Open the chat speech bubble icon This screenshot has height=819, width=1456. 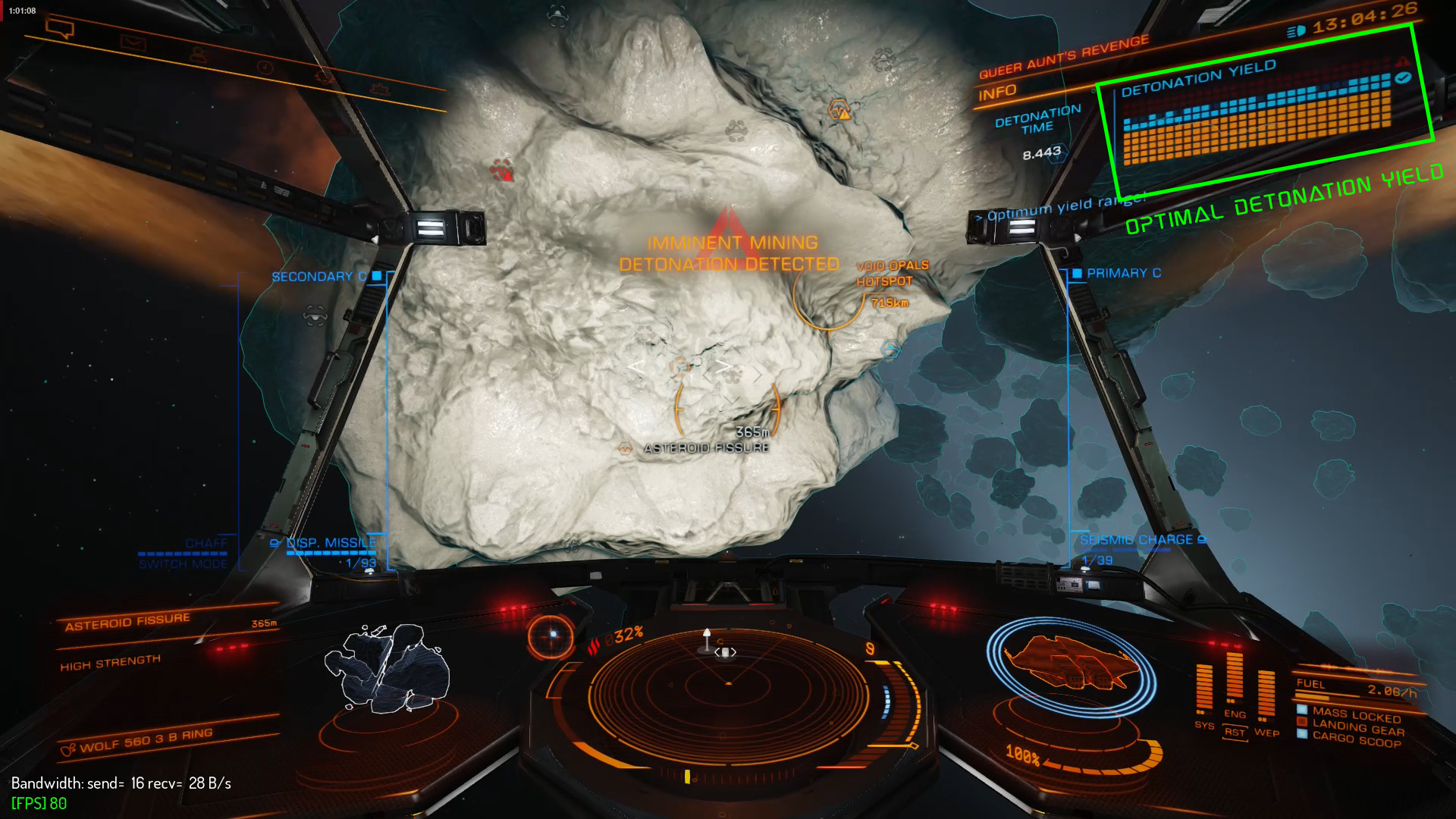point(59,29)
